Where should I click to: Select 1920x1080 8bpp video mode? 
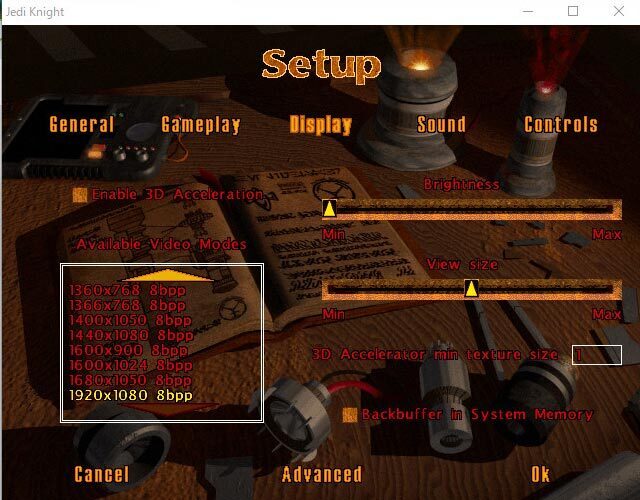coord(131,396)
